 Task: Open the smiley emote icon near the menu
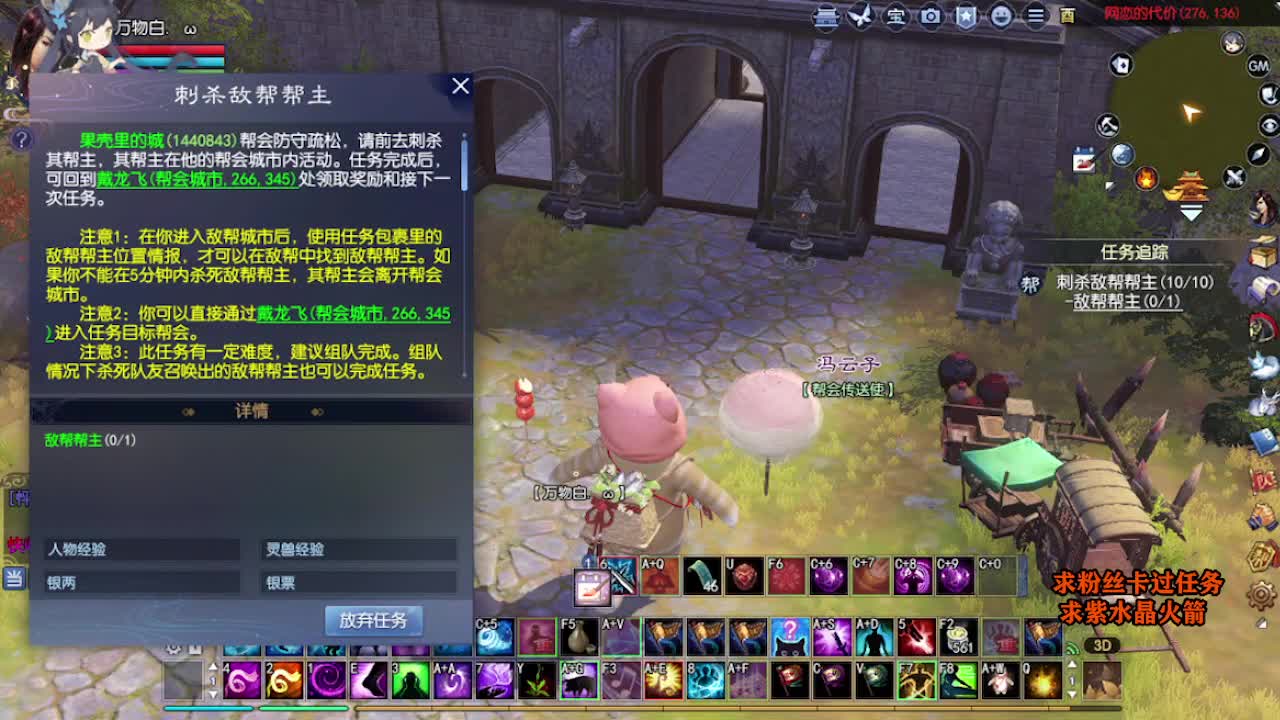point(1000,15)
